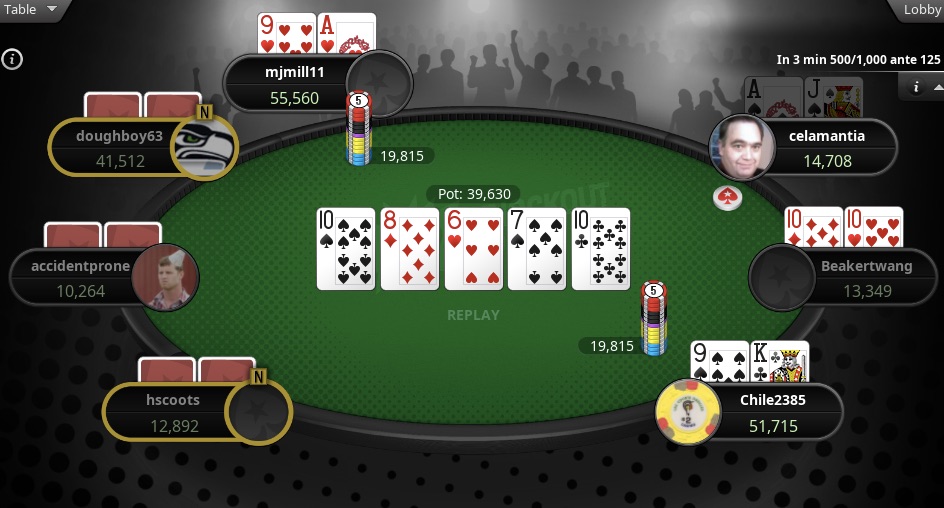Select player mjmill11's nameplate
This screenshot has width=944, height=508.
pos(295,83)
